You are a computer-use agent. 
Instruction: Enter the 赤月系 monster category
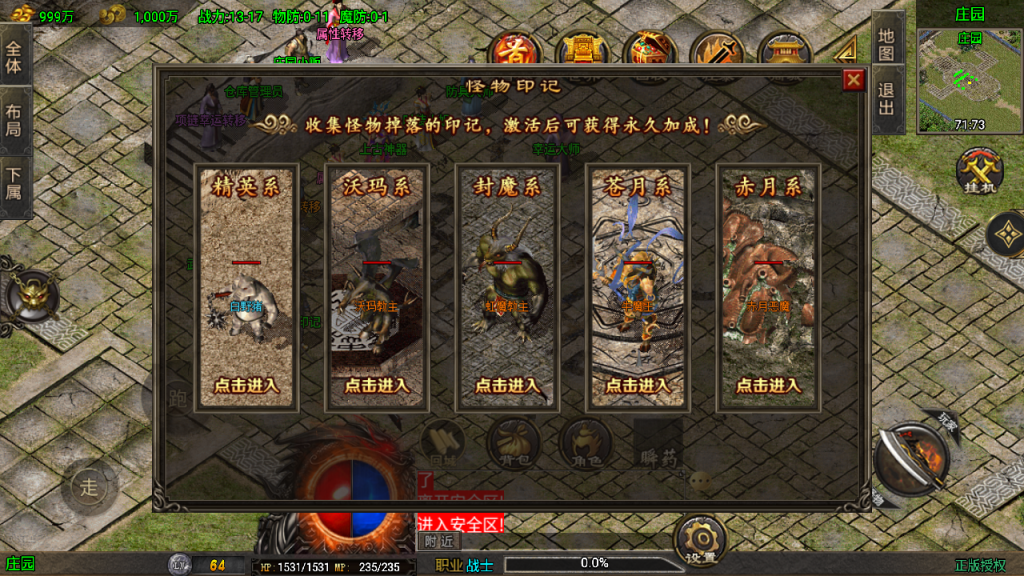pyautogui.click(x=768, y=385)
